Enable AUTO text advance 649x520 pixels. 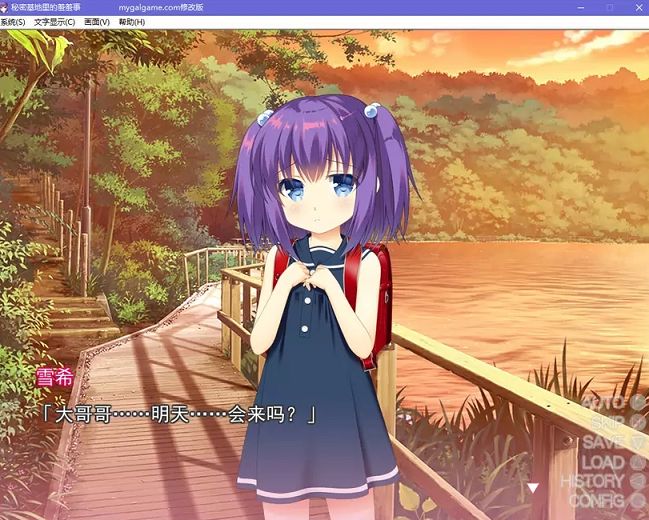pyautogui.click(x=613, y=402)
